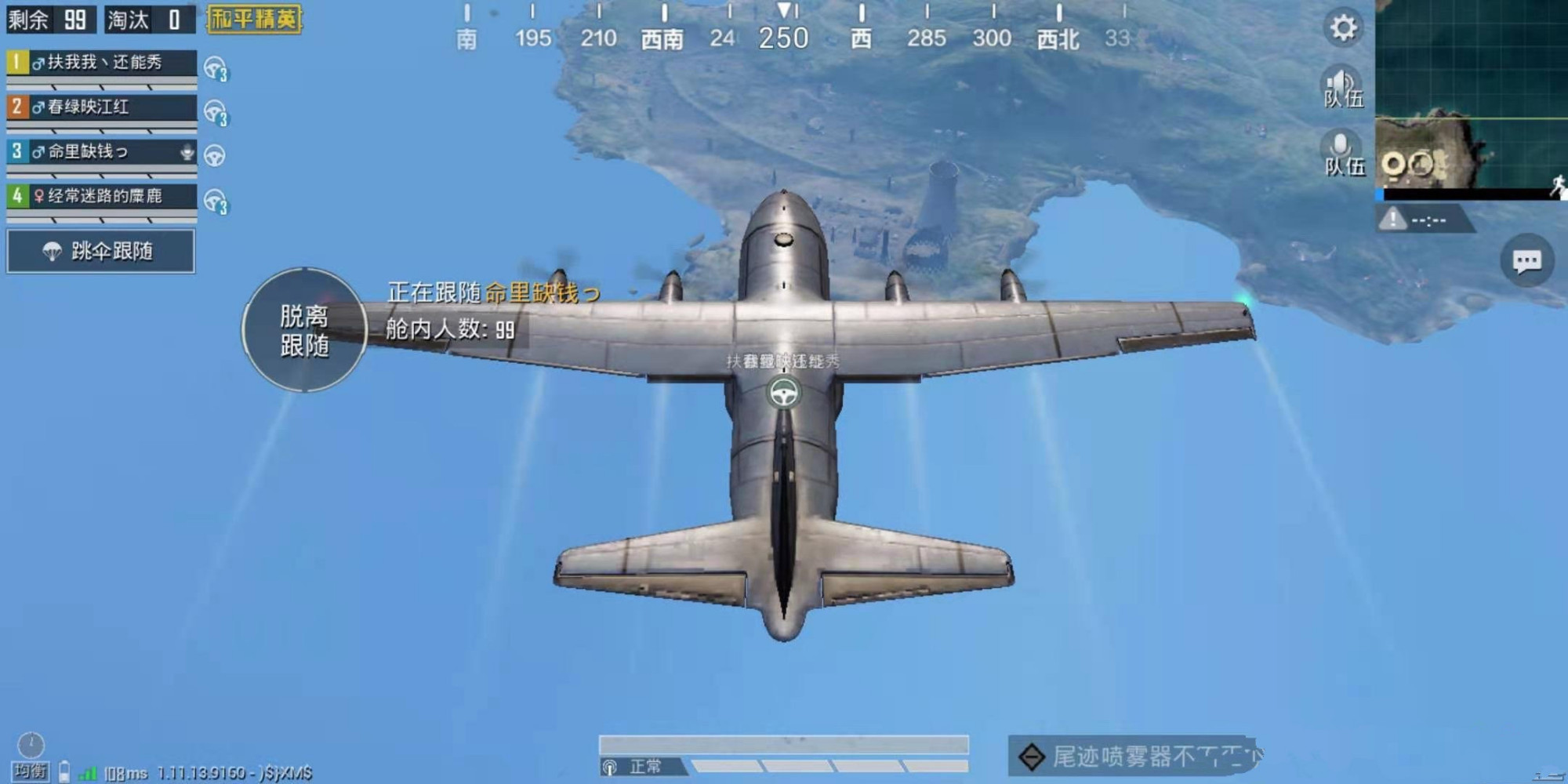Image resolution: width=1568 pixels, height=784 pixels.
Task: Toggle the team speaker voice setting
Action: [x=1342, y=86]
